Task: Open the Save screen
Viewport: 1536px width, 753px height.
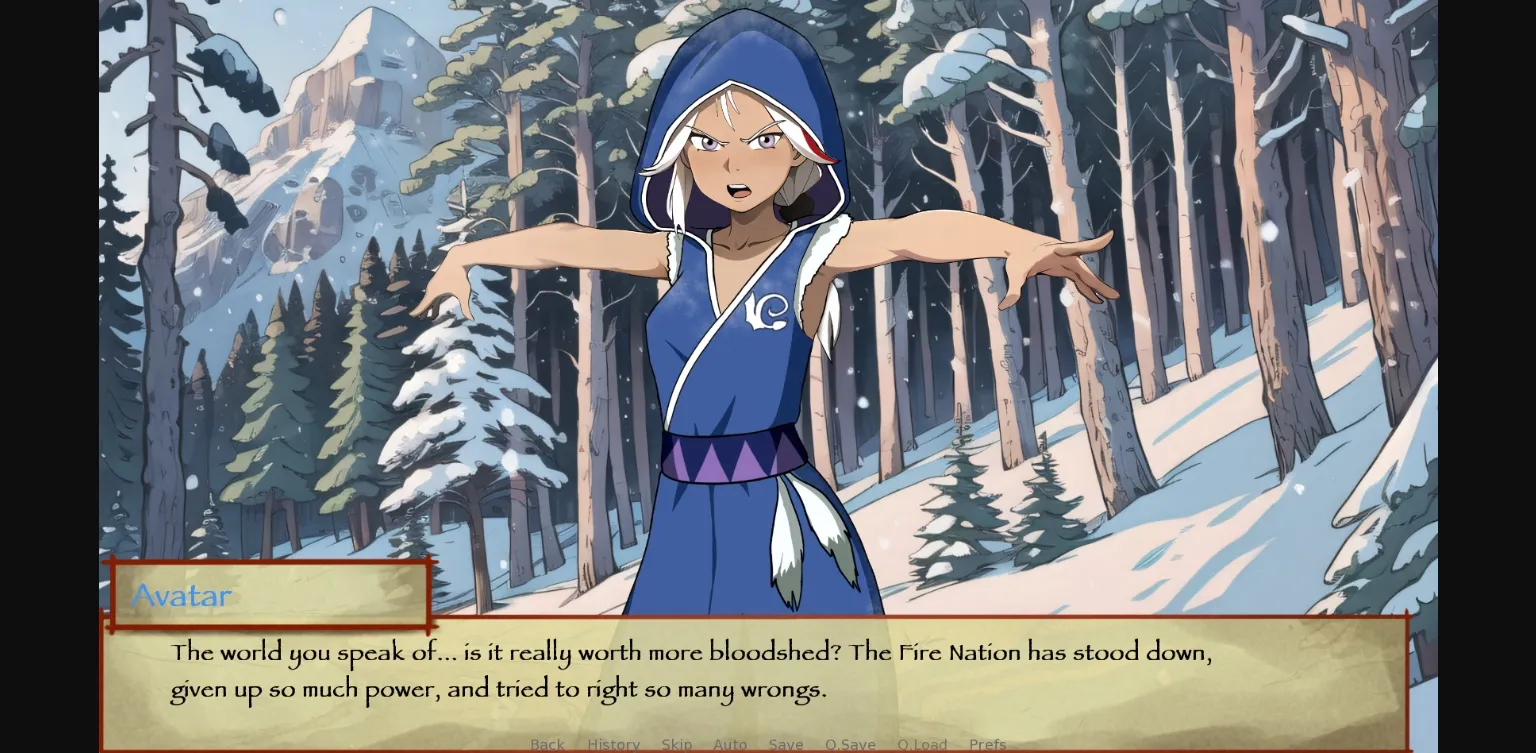Action: click(x=787, y=744)
